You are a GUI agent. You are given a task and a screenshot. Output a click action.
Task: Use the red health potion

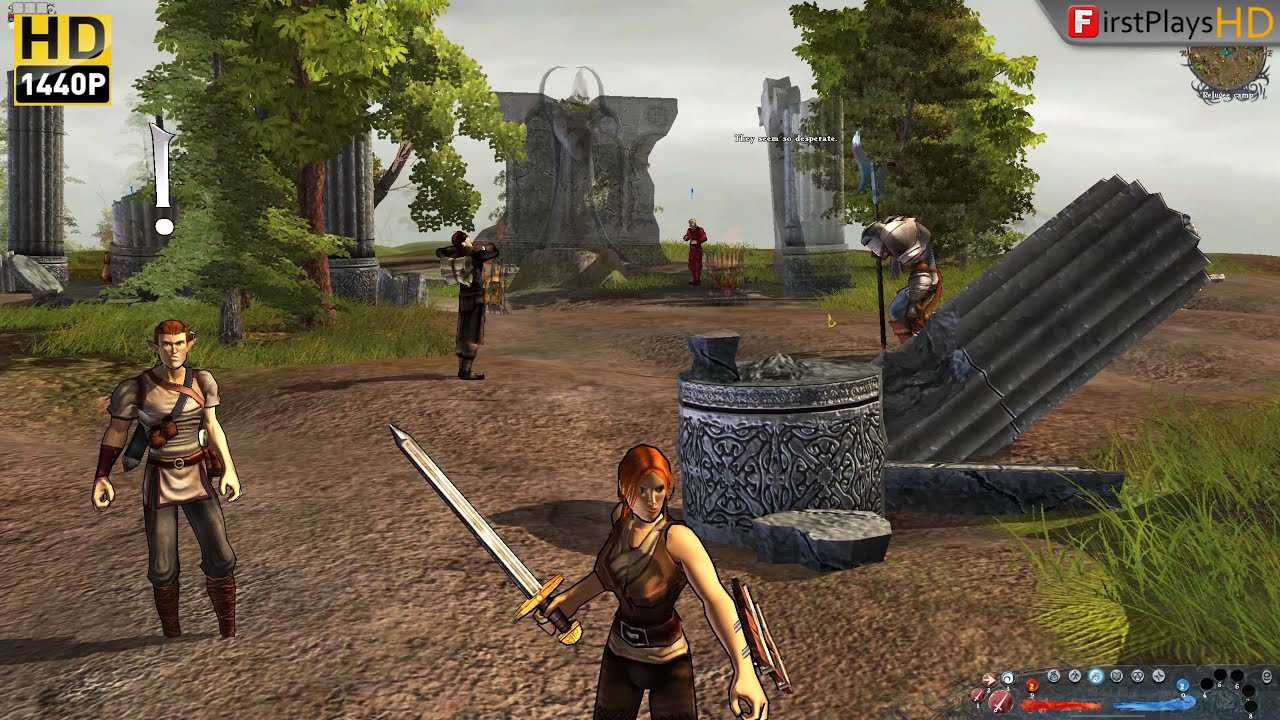(x=1032, y=686)
